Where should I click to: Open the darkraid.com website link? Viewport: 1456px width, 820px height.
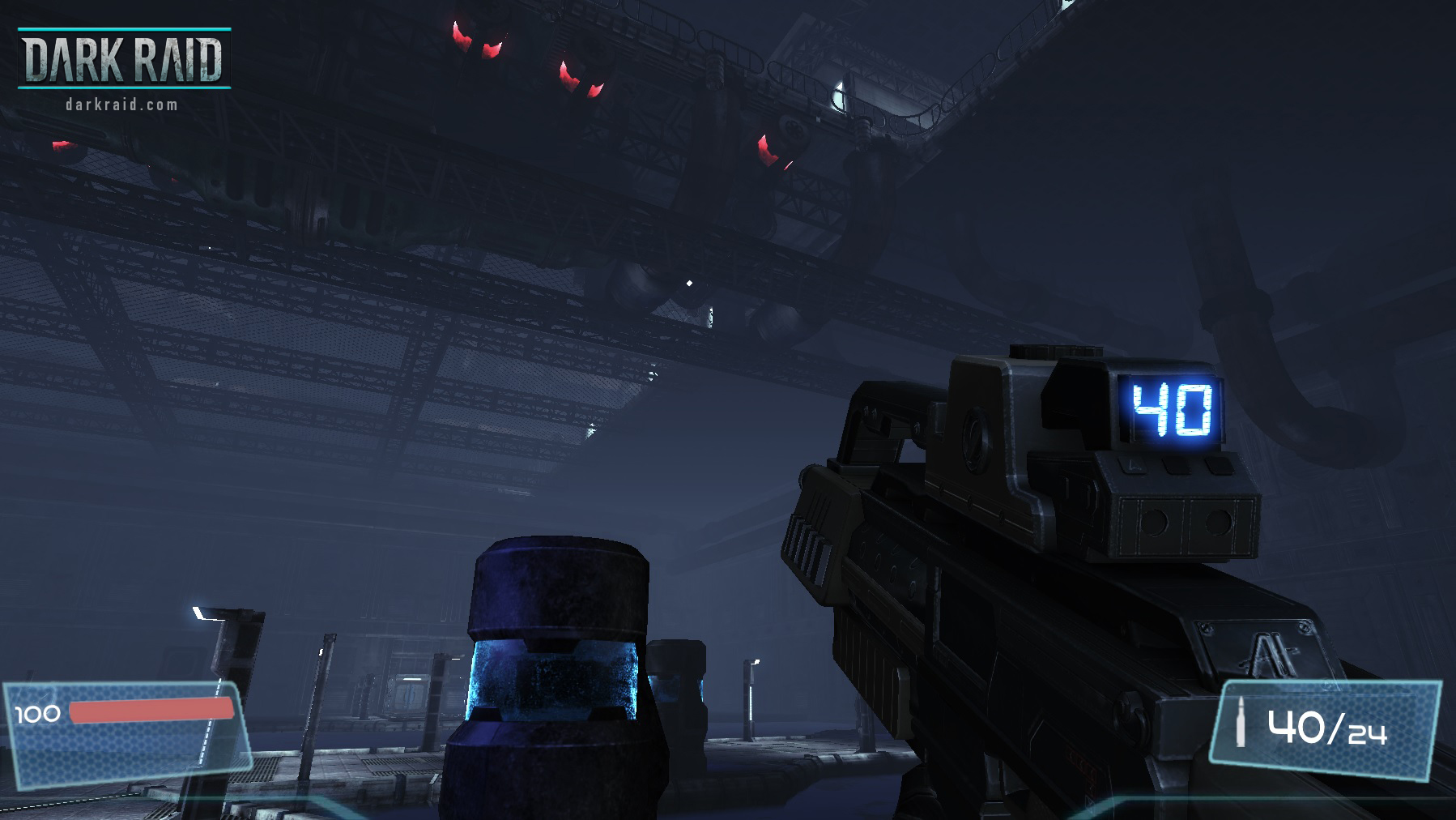(x=121, y=104)
